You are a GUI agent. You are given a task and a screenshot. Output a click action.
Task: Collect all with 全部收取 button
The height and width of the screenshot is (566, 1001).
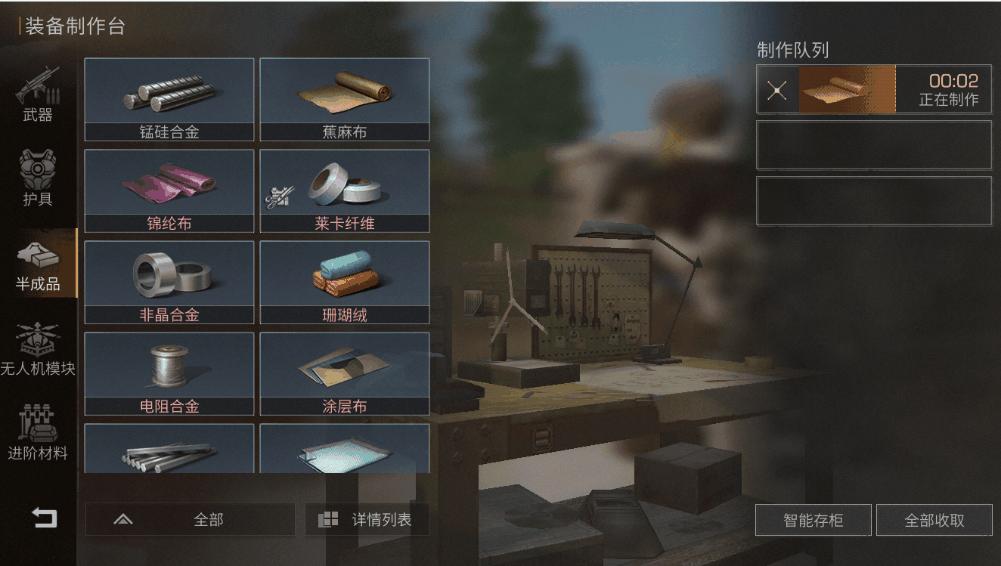pos(934,520)
